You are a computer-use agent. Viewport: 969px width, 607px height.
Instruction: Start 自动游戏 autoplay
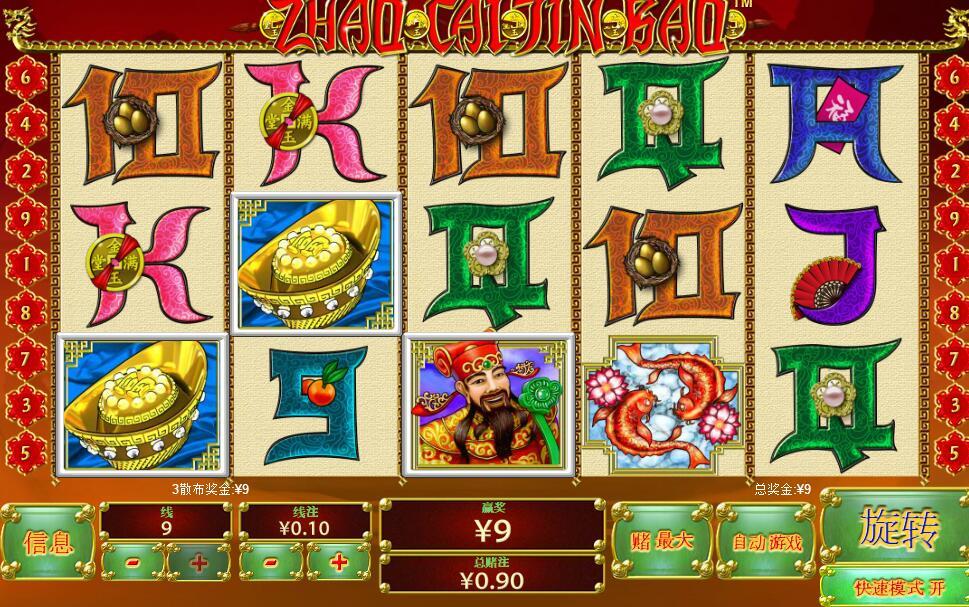point(766,541)
